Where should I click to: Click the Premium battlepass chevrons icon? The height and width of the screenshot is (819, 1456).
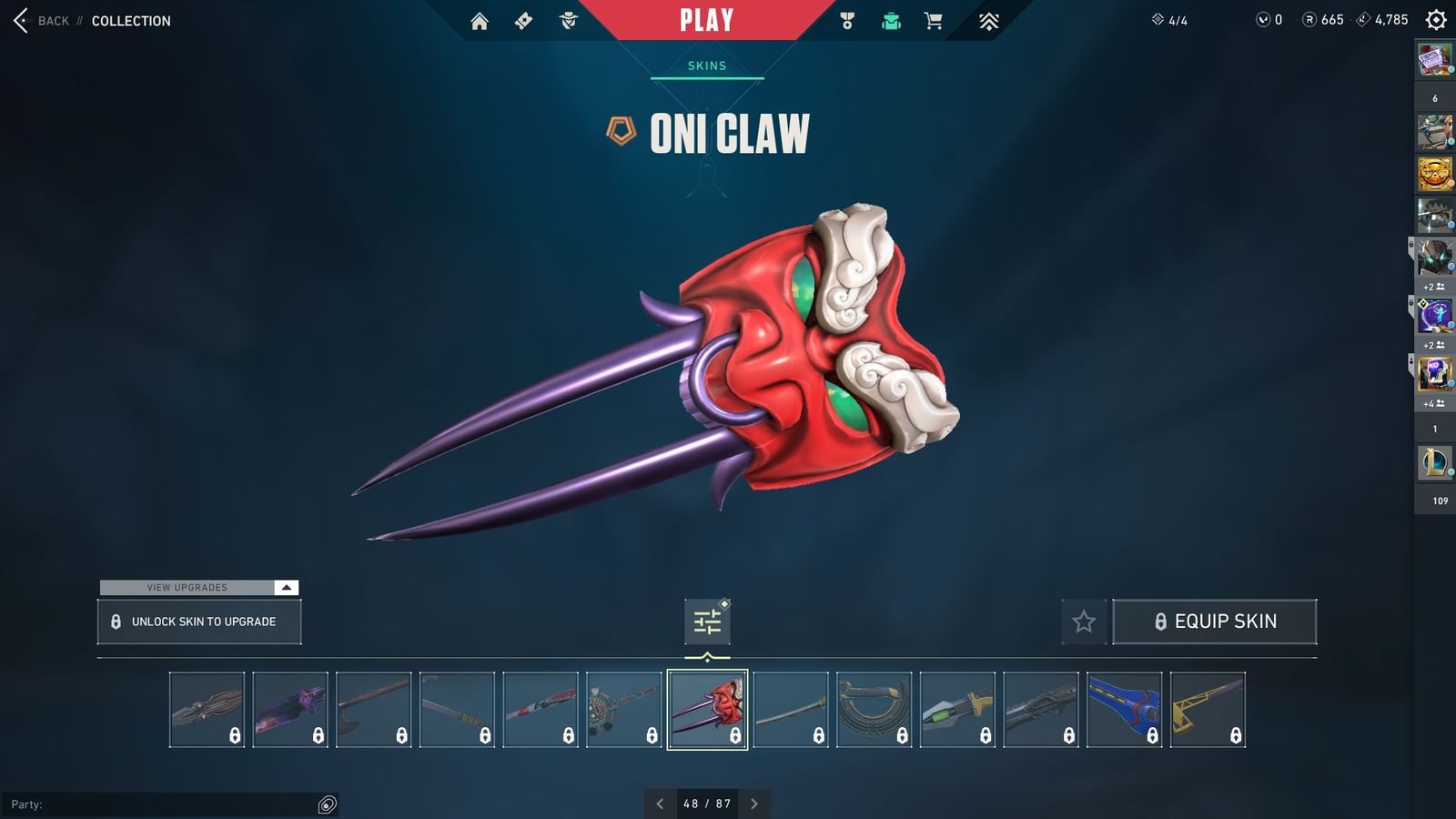click(988, 19)
